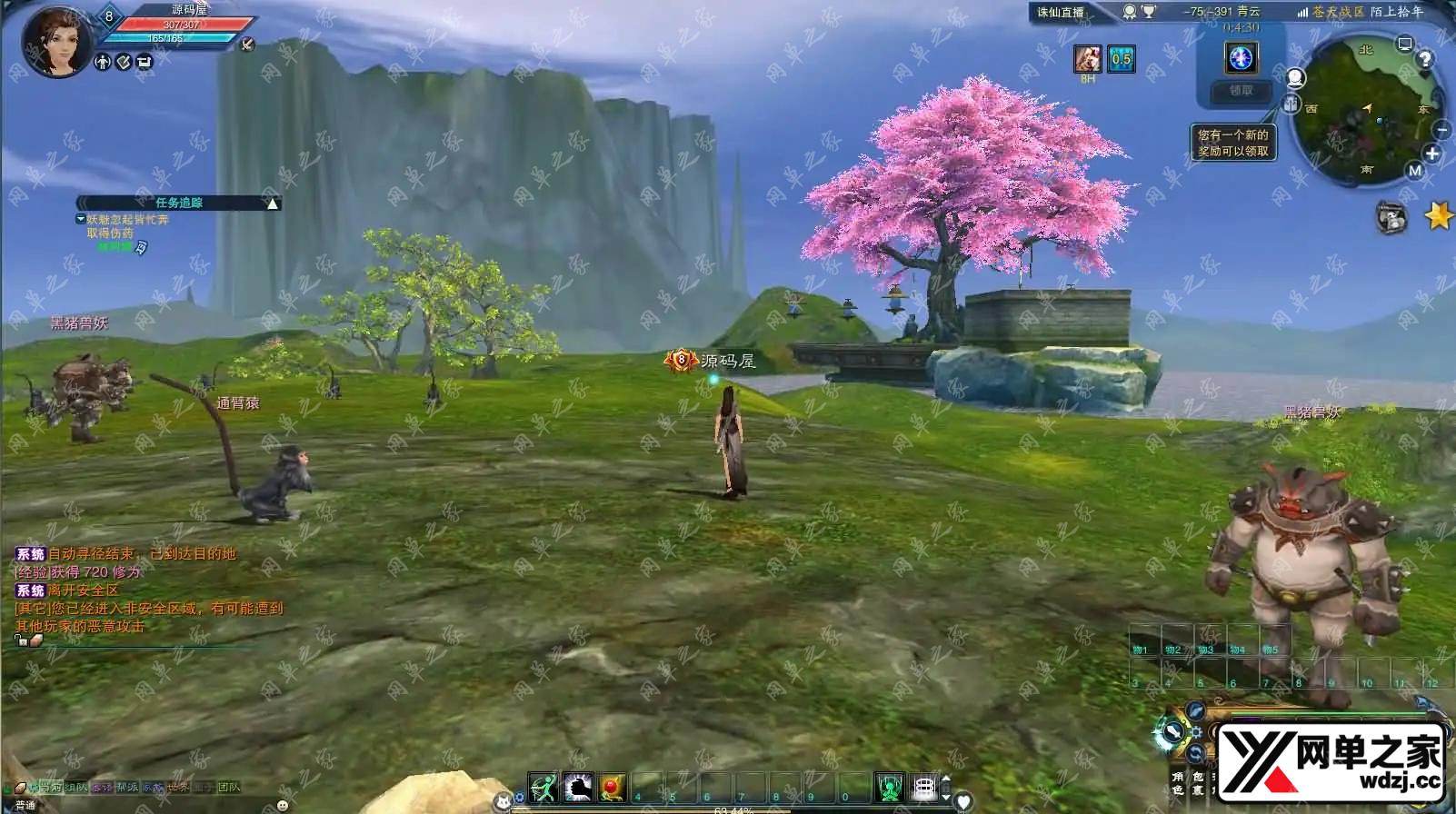
Task: Select the tracked quest 妖魅忽起皆忙奔
Action: pyautogui.click(x=127, y=220)
